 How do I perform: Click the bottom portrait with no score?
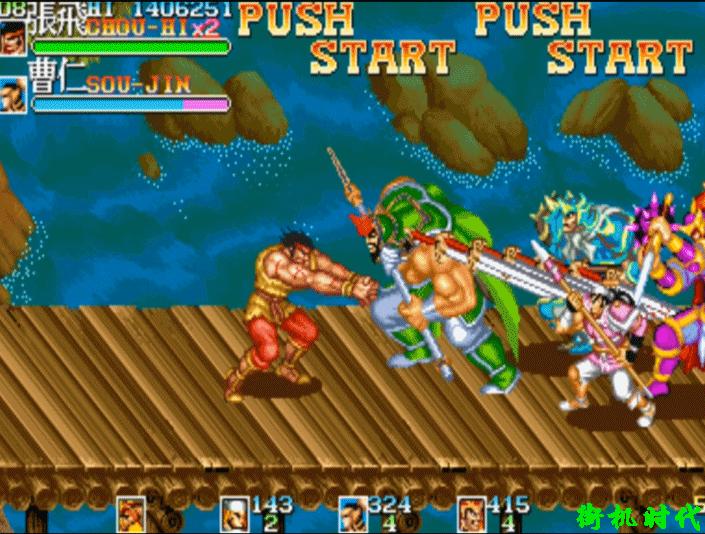pyautogui.click(x=131, y=514)
